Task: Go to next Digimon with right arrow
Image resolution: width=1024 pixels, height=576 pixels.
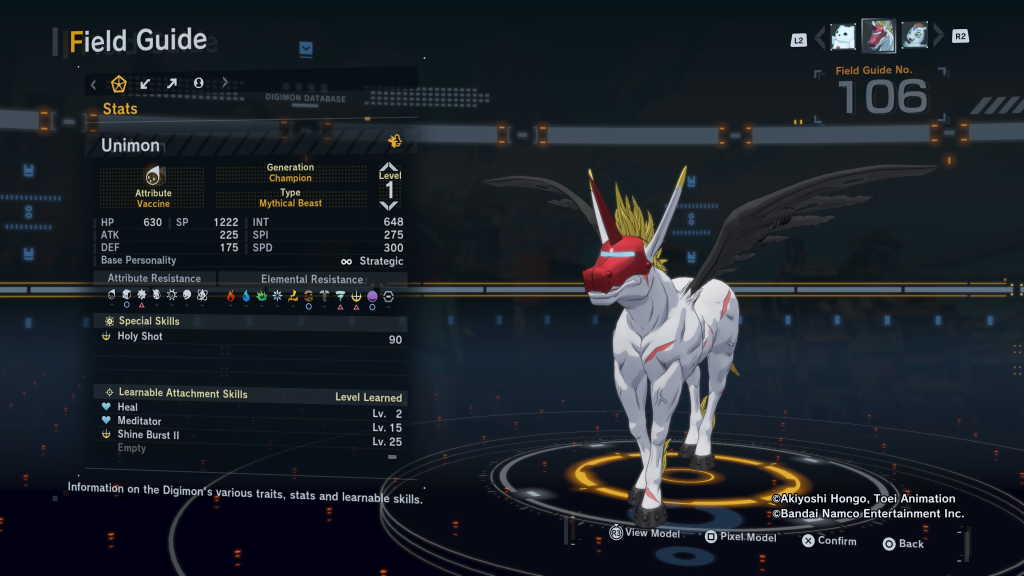Action: (x=938, y=38)
